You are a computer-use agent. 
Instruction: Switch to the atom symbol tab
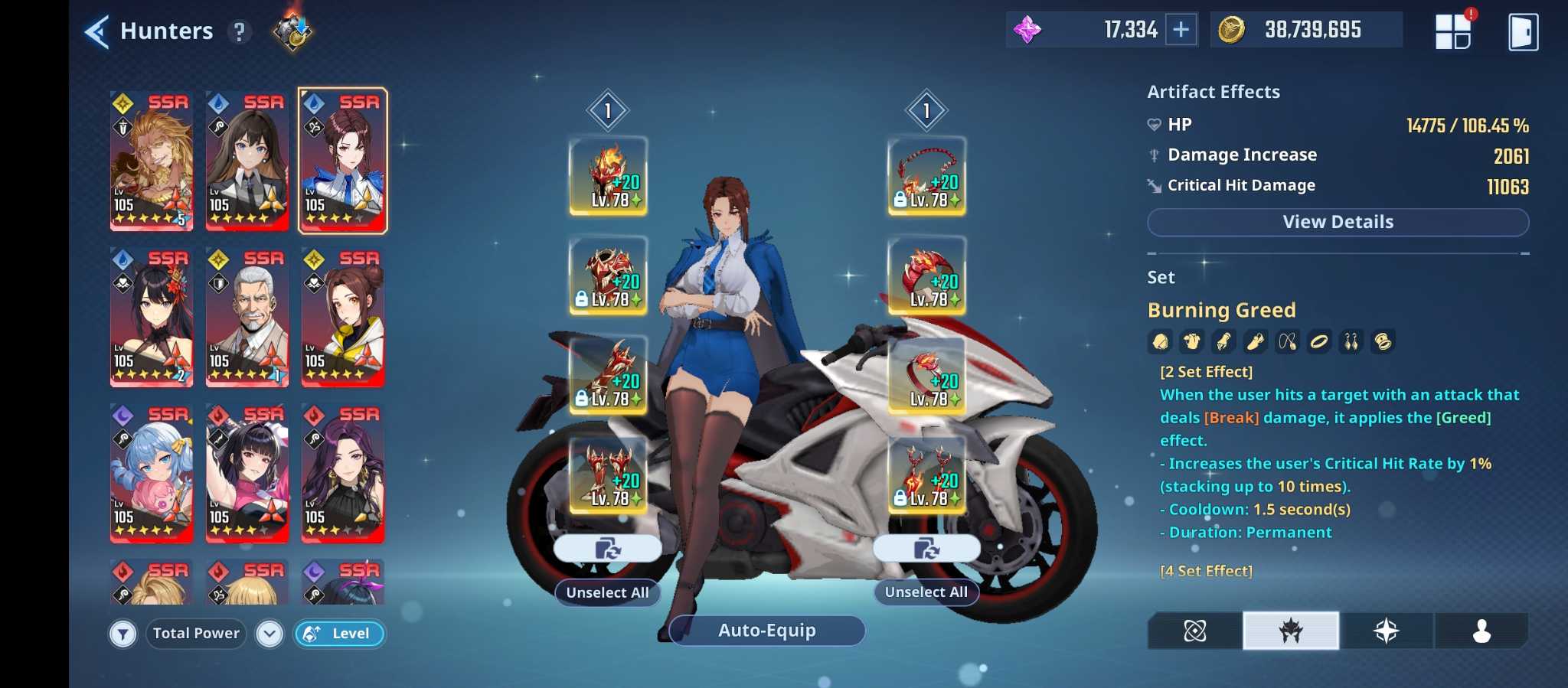point(1194,631)
